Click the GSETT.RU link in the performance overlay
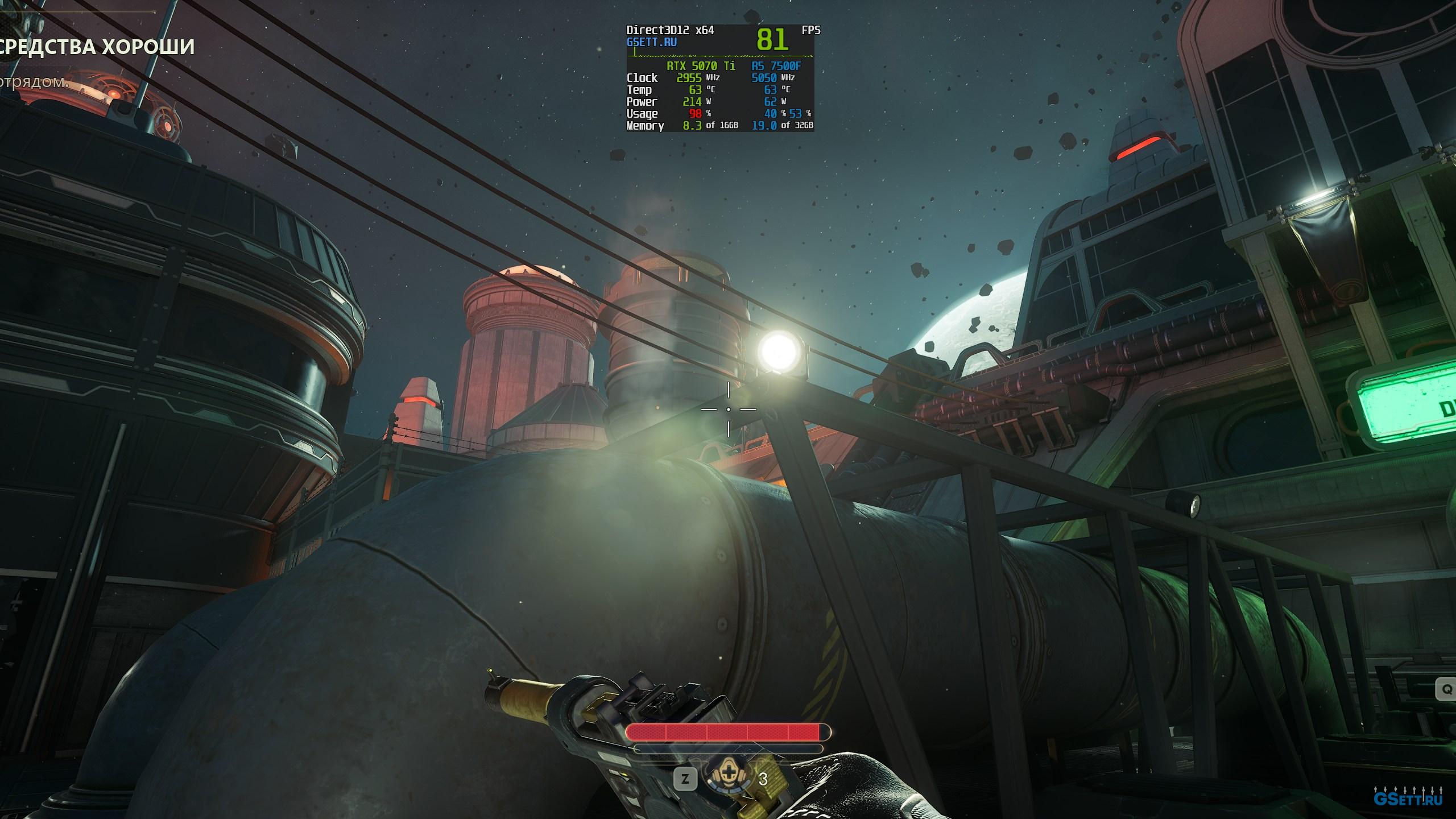1456x819 pixels. click(x=652, y=42)
